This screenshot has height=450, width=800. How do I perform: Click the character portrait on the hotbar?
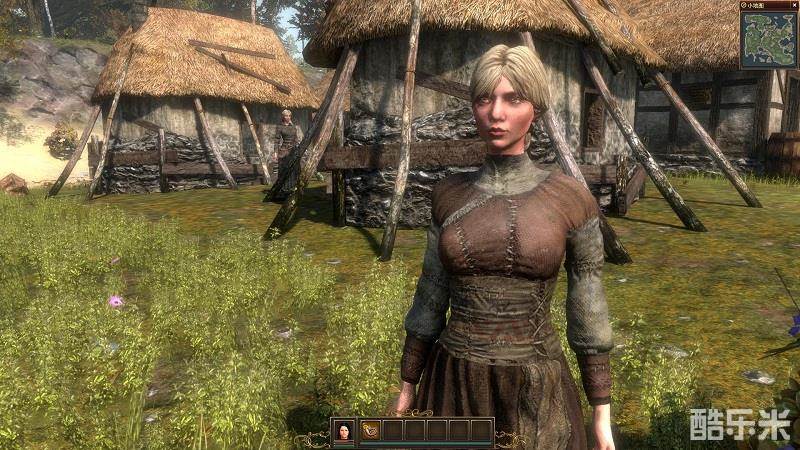coord(343,430)
